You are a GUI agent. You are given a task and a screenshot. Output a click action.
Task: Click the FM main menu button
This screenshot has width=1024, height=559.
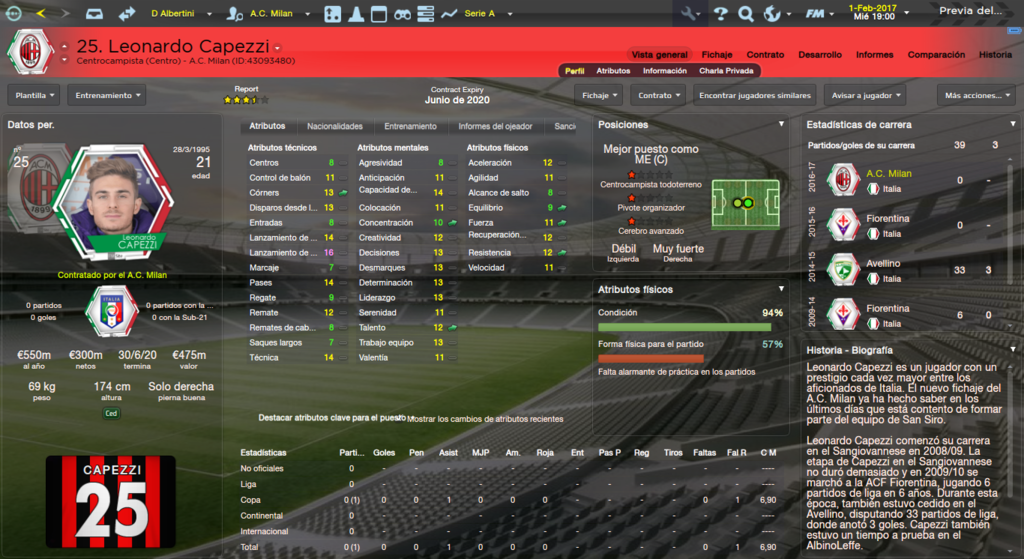816,14
